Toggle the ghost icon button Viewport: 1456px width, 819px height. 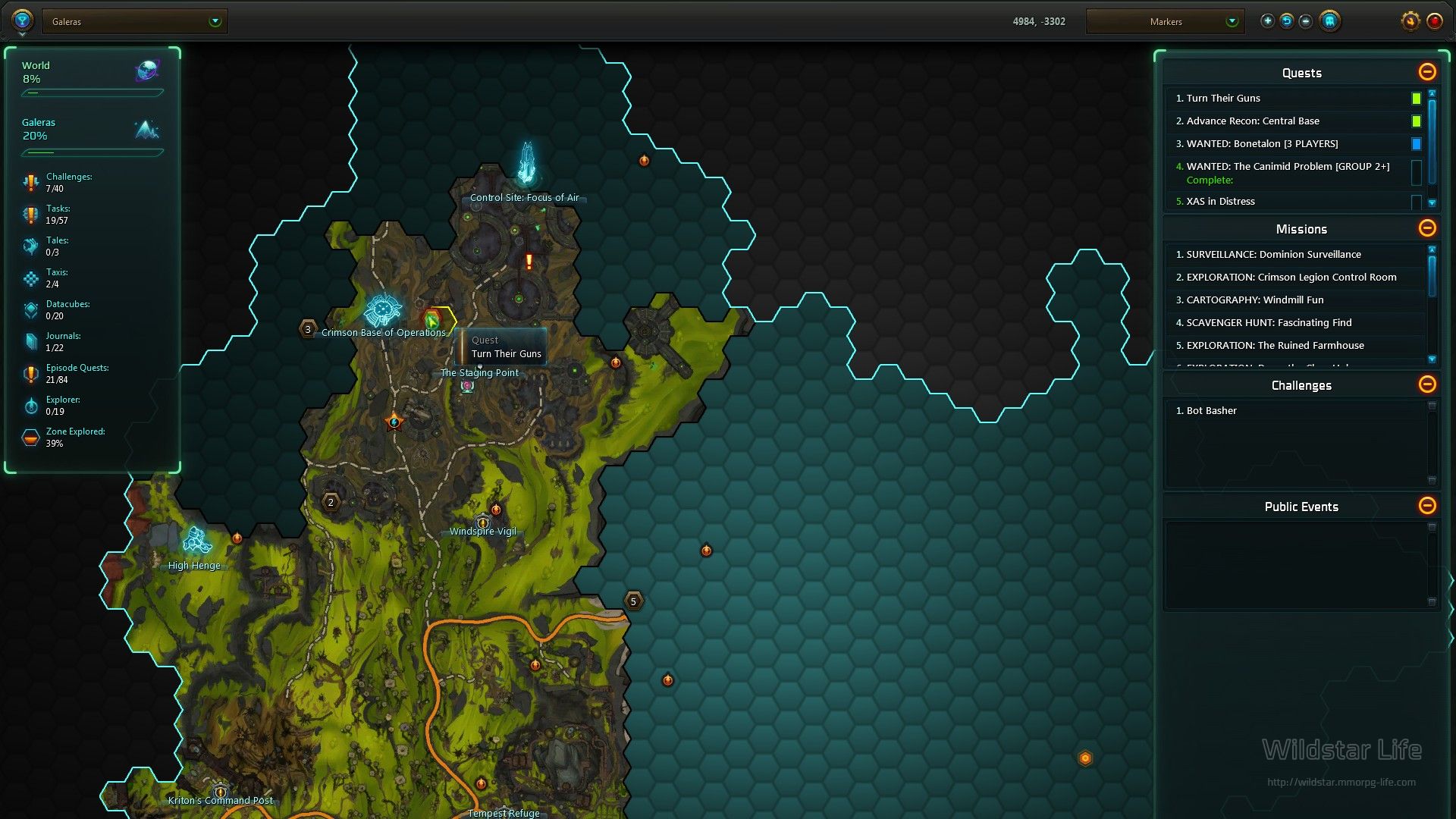click(1329, 21)
